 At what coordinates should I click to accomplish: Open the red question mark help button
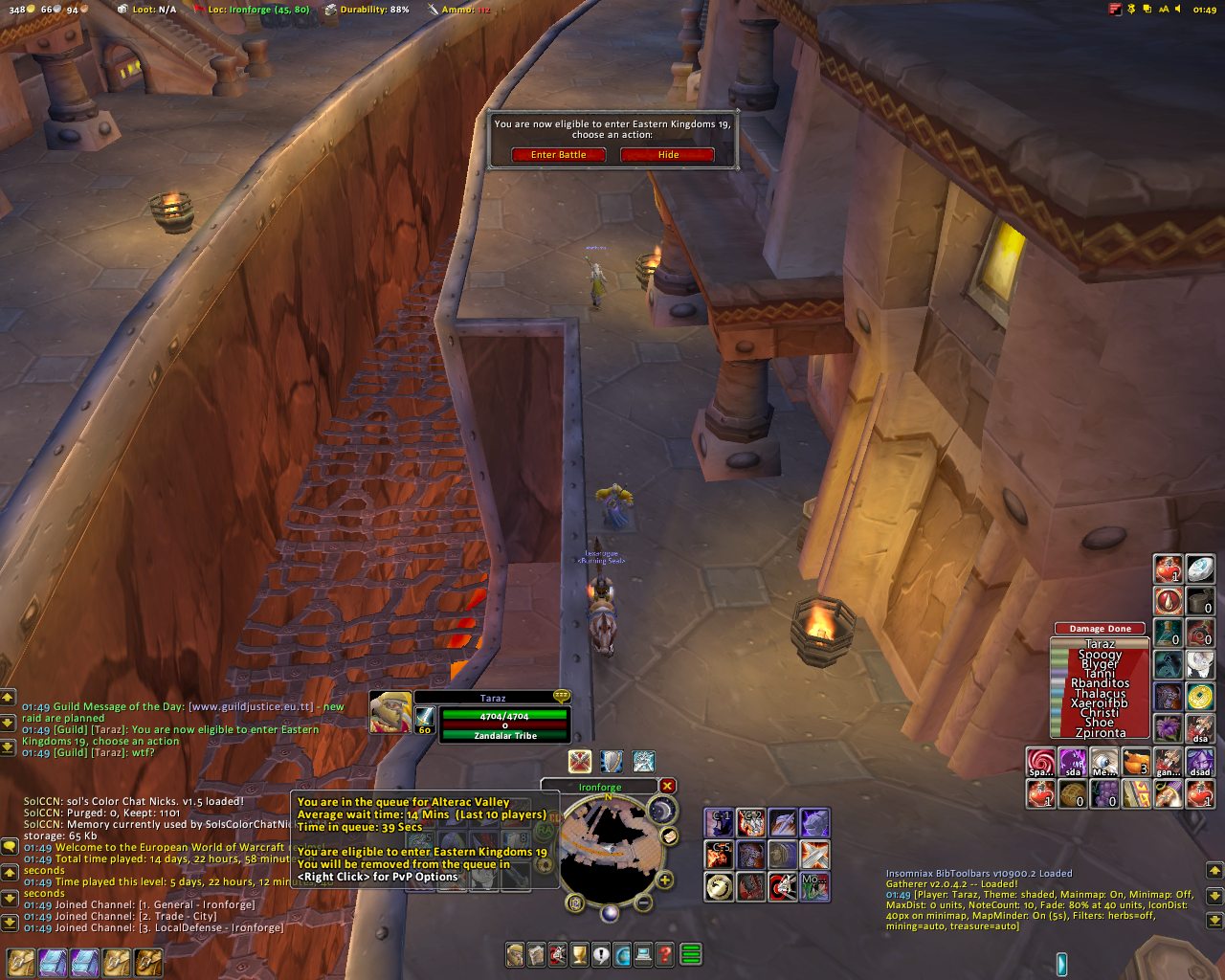[664, 954]
